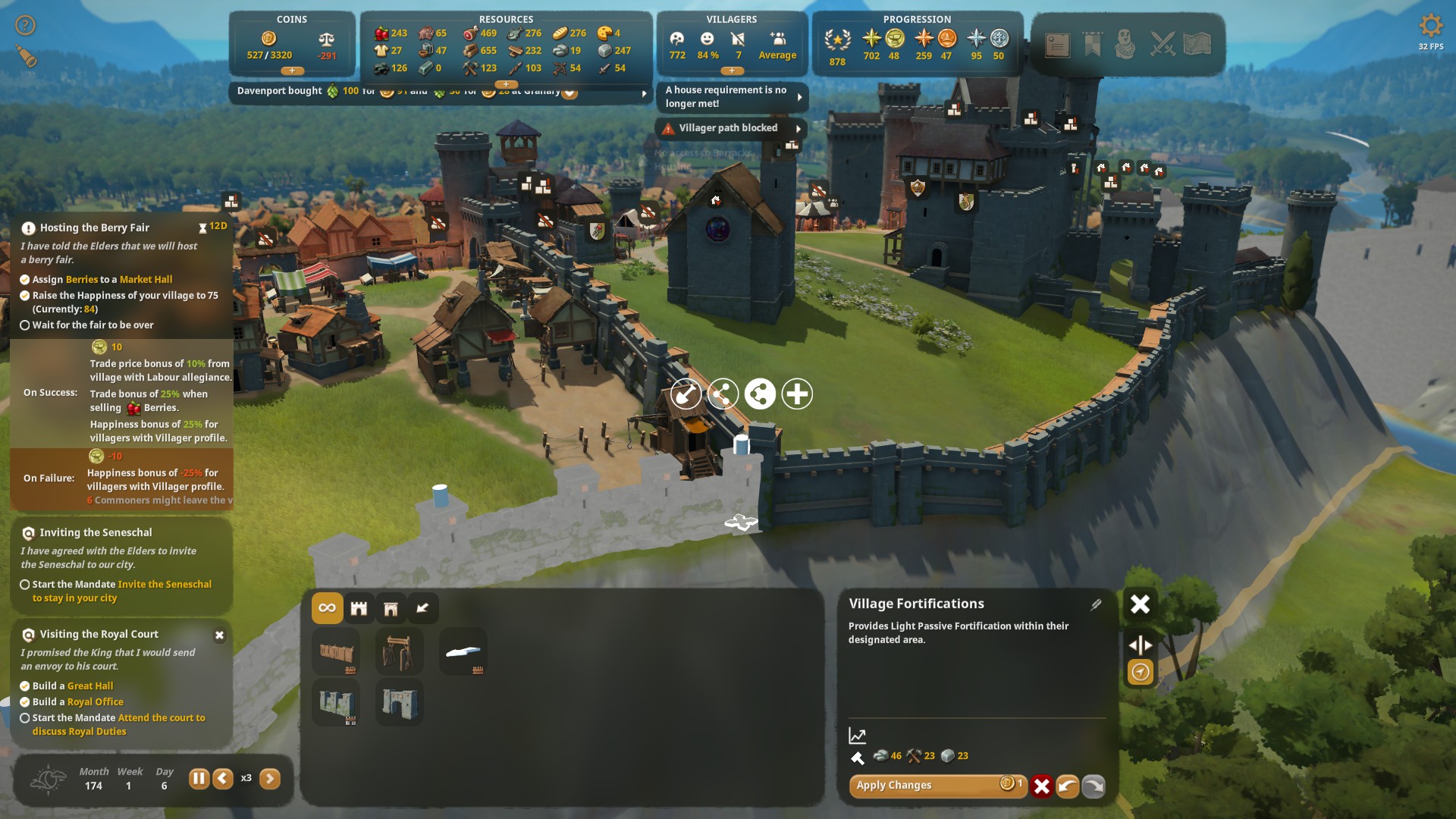Switch to the castle wall category tab
Screen dimensions: 1456x819
(359, 608)
